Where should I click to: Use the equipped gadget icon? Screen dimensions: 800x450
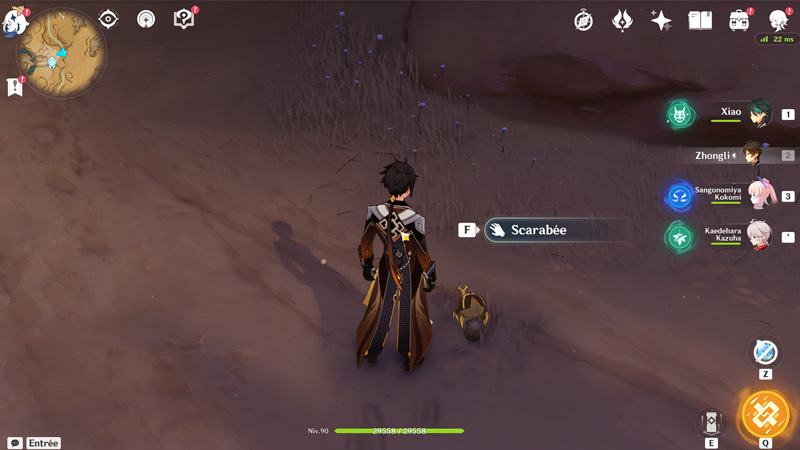click(765, 352)
